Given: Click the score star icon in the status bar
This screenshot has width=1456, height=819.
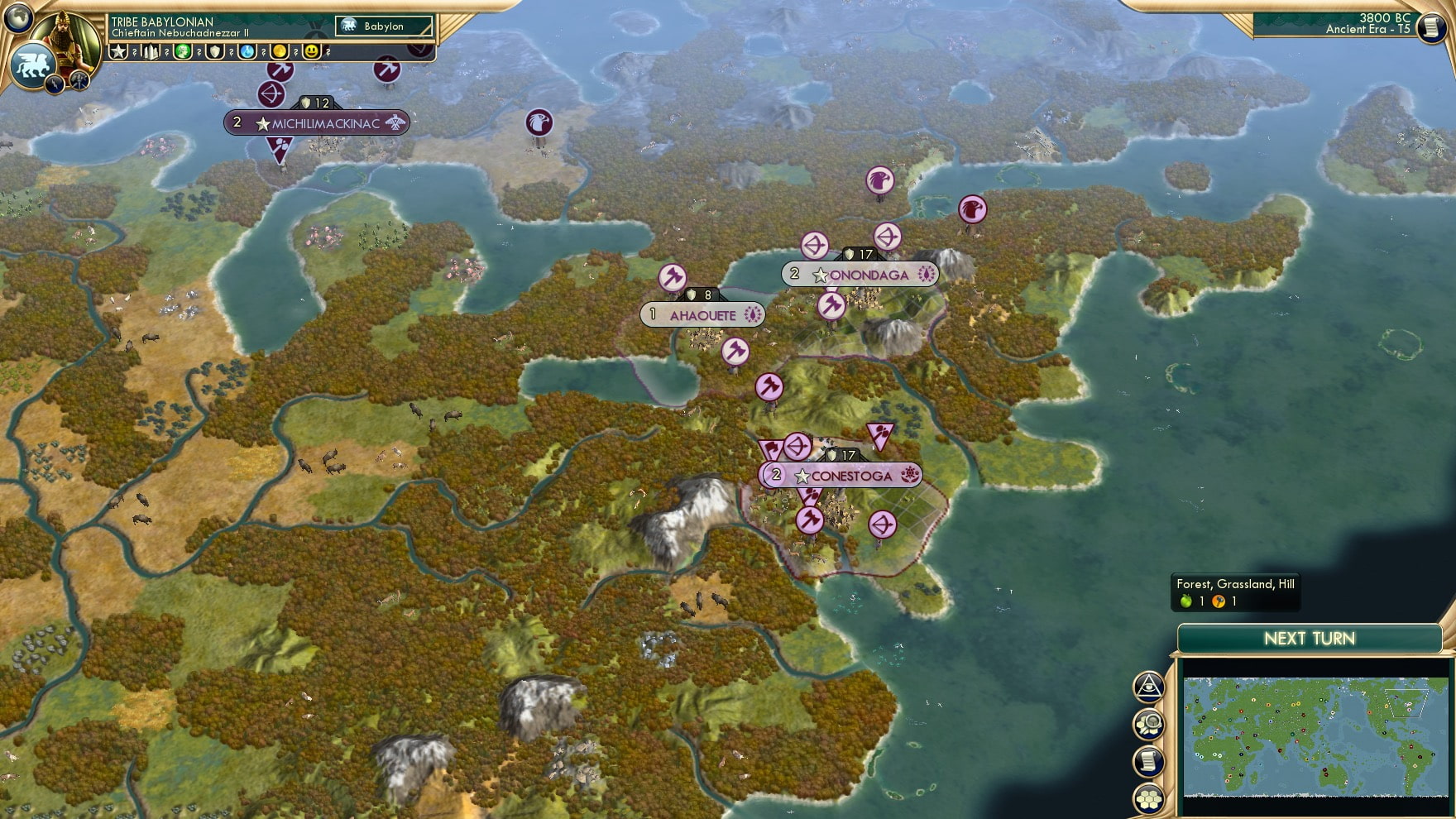Looking at the screenshot, I should coord(117,53).
